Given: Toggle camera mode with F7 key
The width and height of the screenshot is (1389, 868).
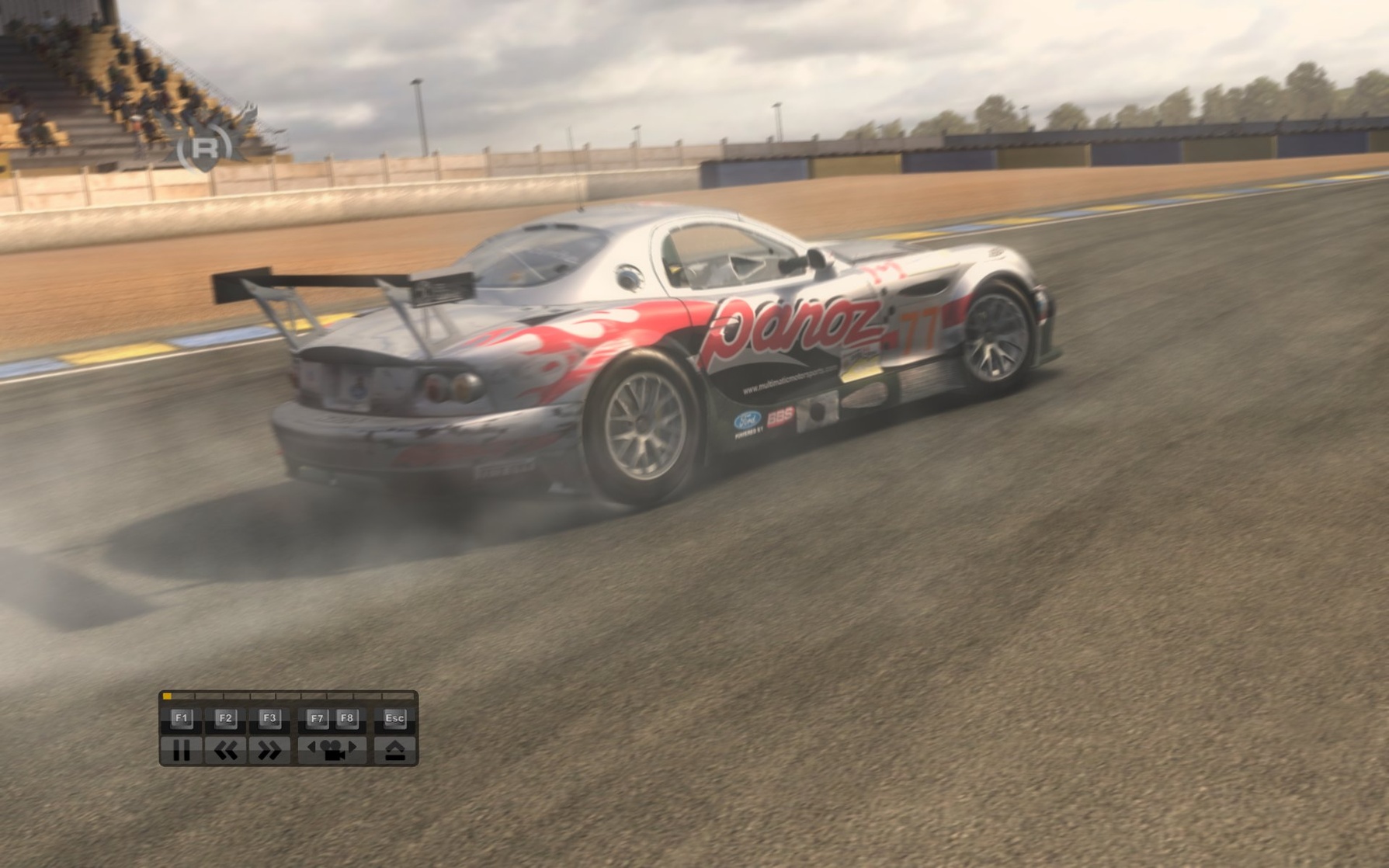Looking at the screenshot, I should tap(318, 718).
